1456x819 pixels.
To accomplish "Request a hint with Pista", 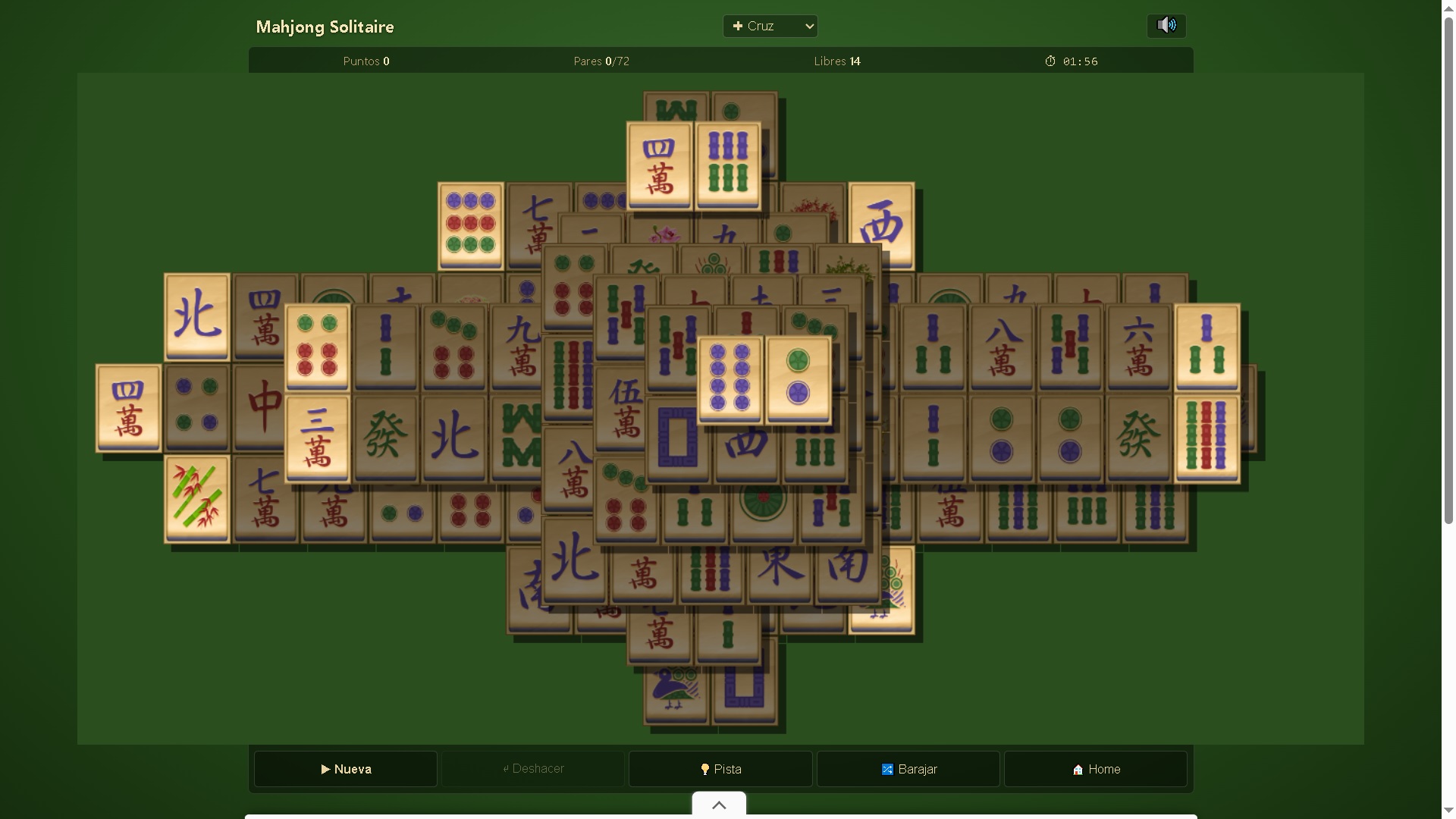I will coord(719,769).
